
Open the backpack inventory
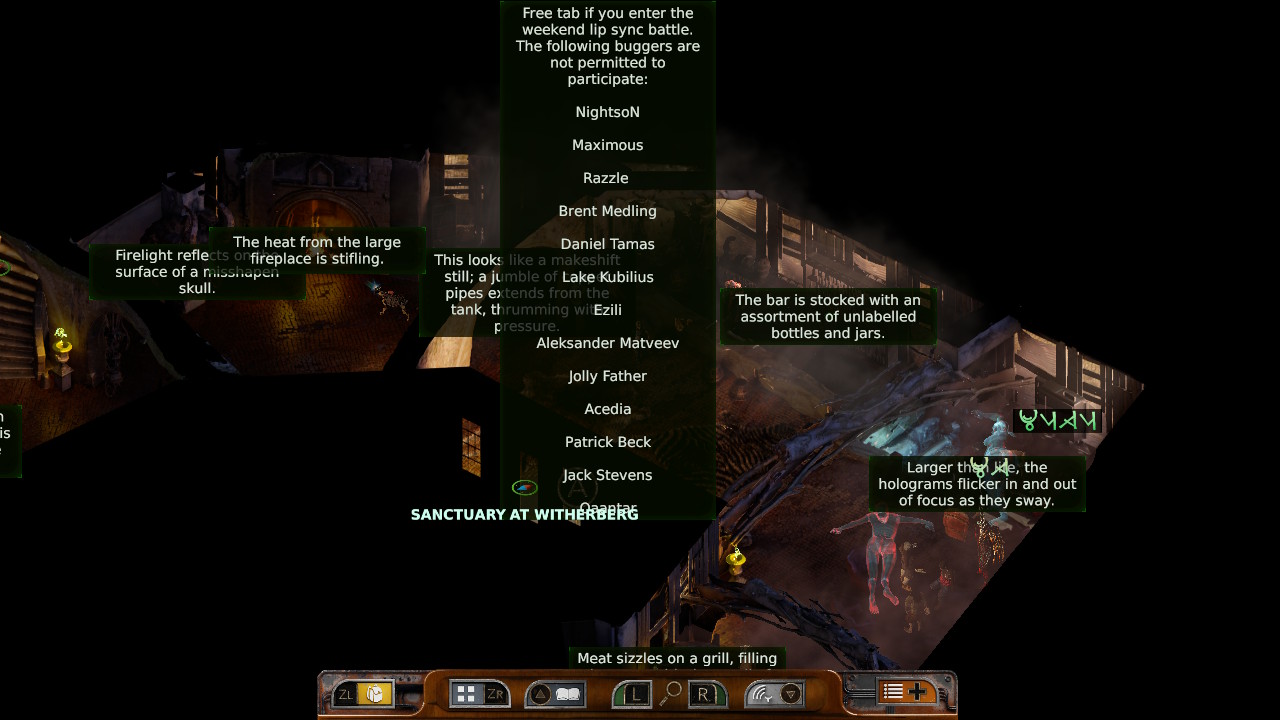point(375,694)
